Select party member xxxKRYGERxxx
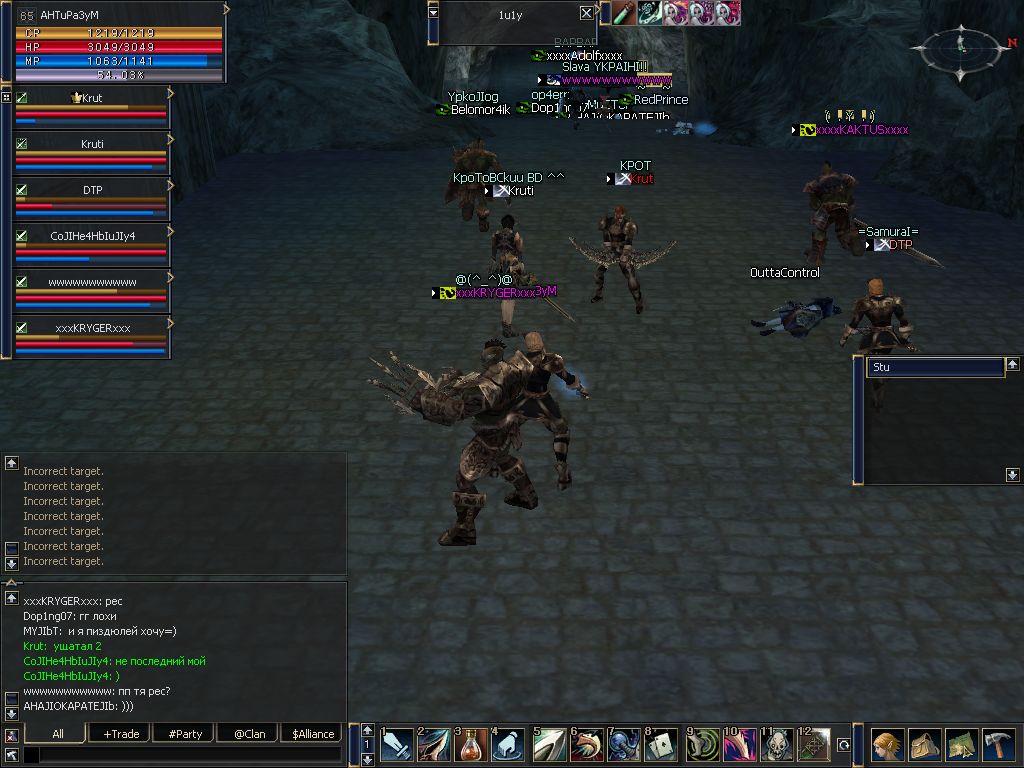The image size is (1024, 768). tap(92, 328)
